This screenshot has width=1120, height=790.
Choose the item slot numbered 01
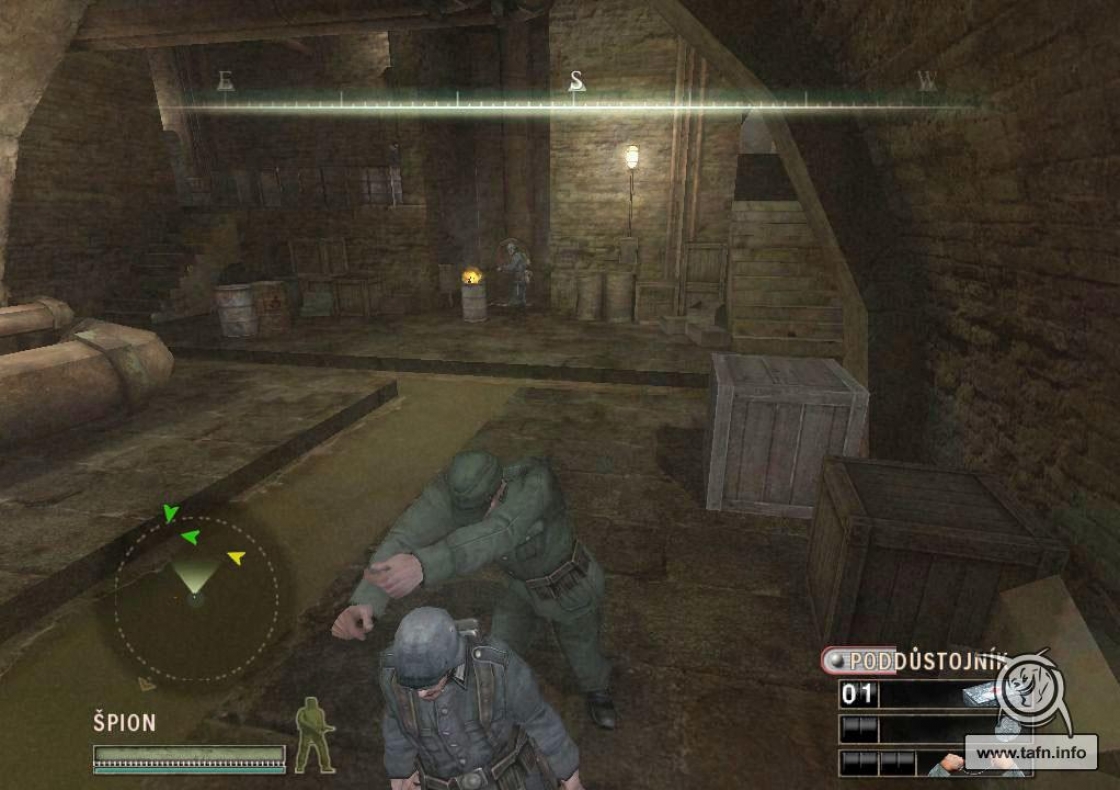coord(858,694)
